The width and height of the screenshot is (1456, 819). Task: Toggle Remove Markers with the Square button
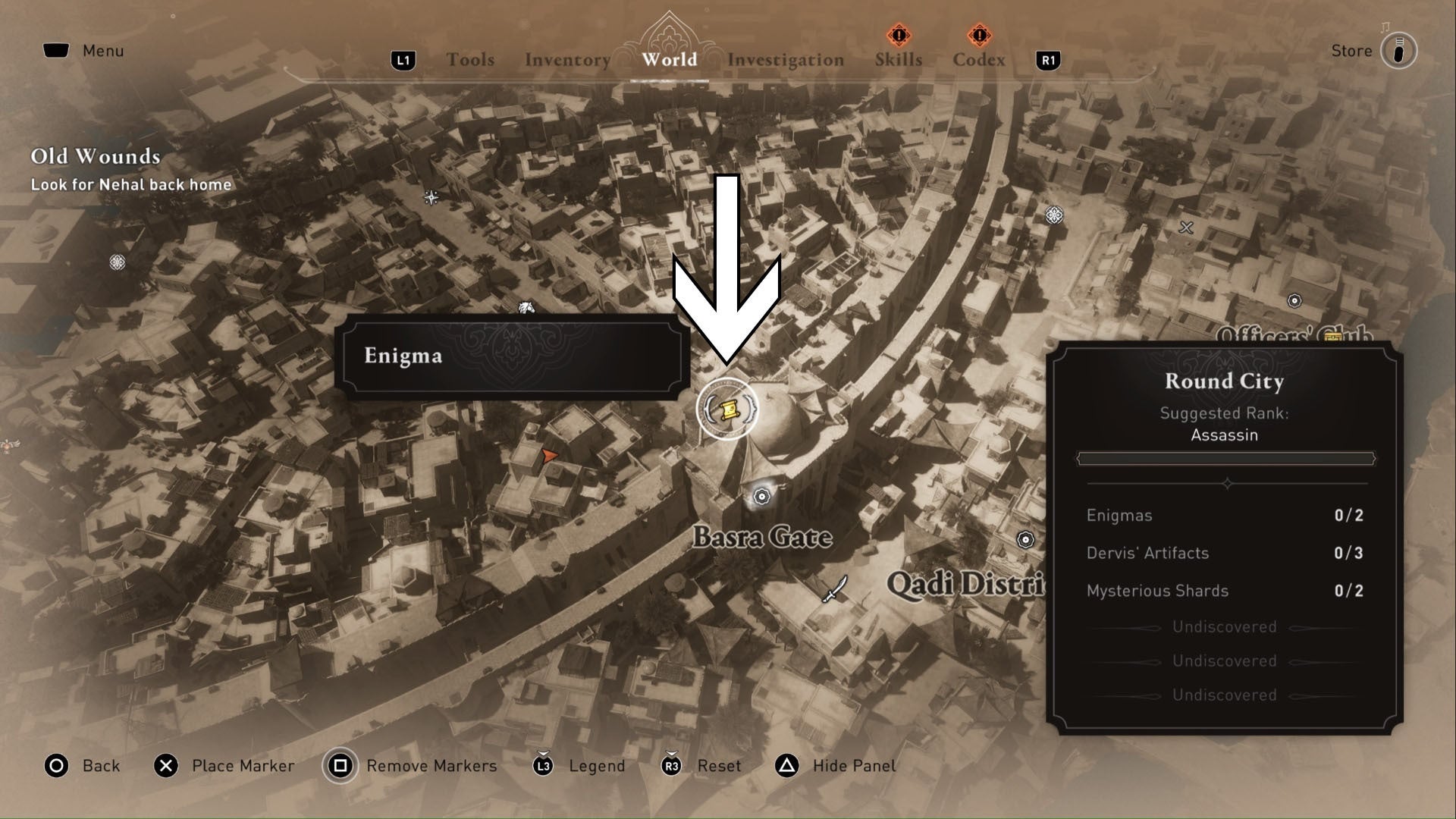(339, 766)
